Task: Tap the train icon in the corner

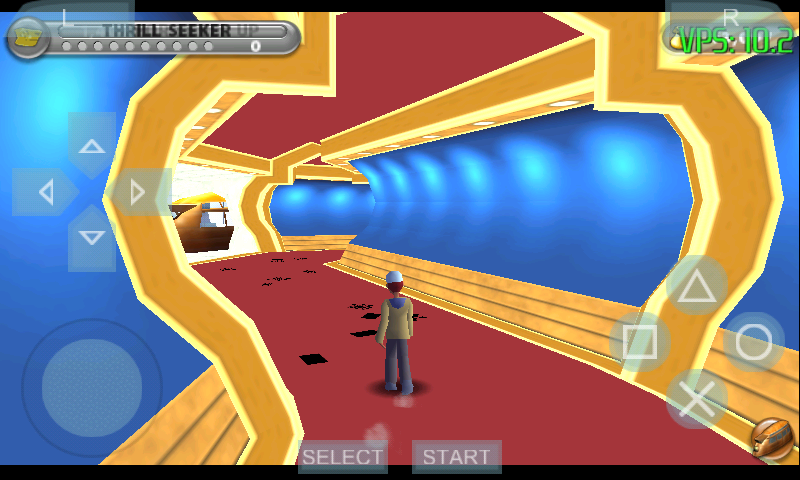Action: tap(771, 437)
